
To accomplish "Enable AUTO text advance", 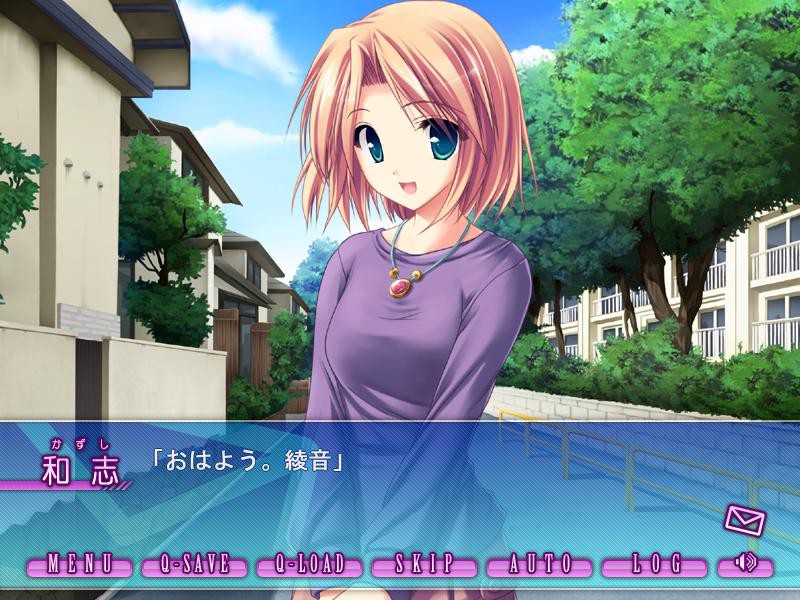I will tap(540, 564).
